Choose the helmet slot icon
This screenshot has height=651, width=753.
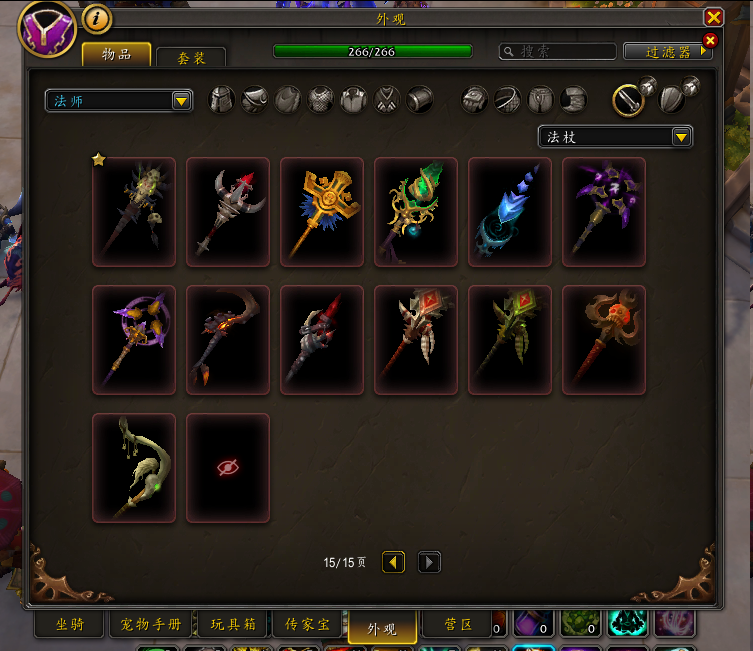[x=221, y=100]
